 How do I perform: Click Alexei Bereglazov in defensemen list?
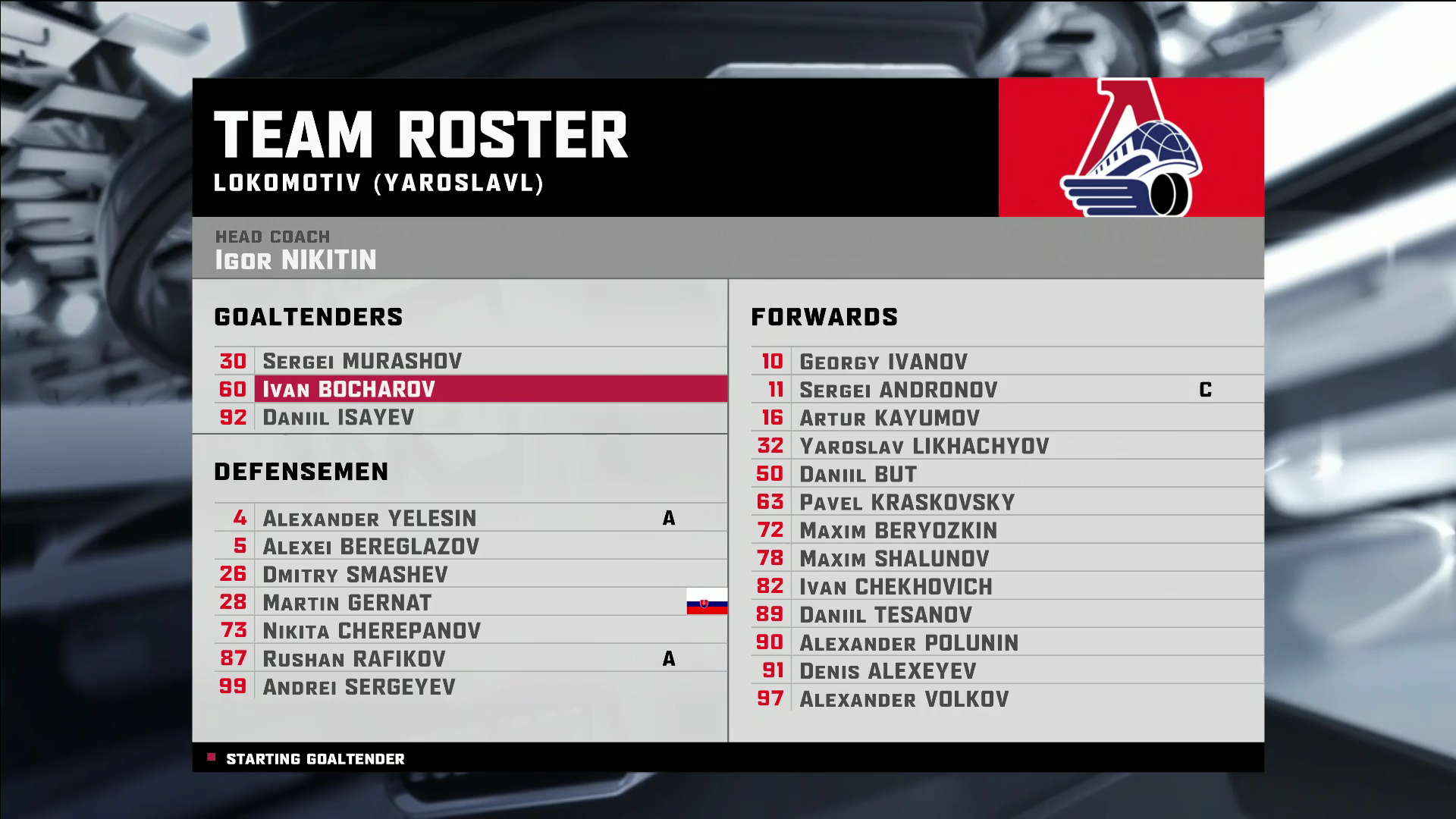click(x=371, y=546)
